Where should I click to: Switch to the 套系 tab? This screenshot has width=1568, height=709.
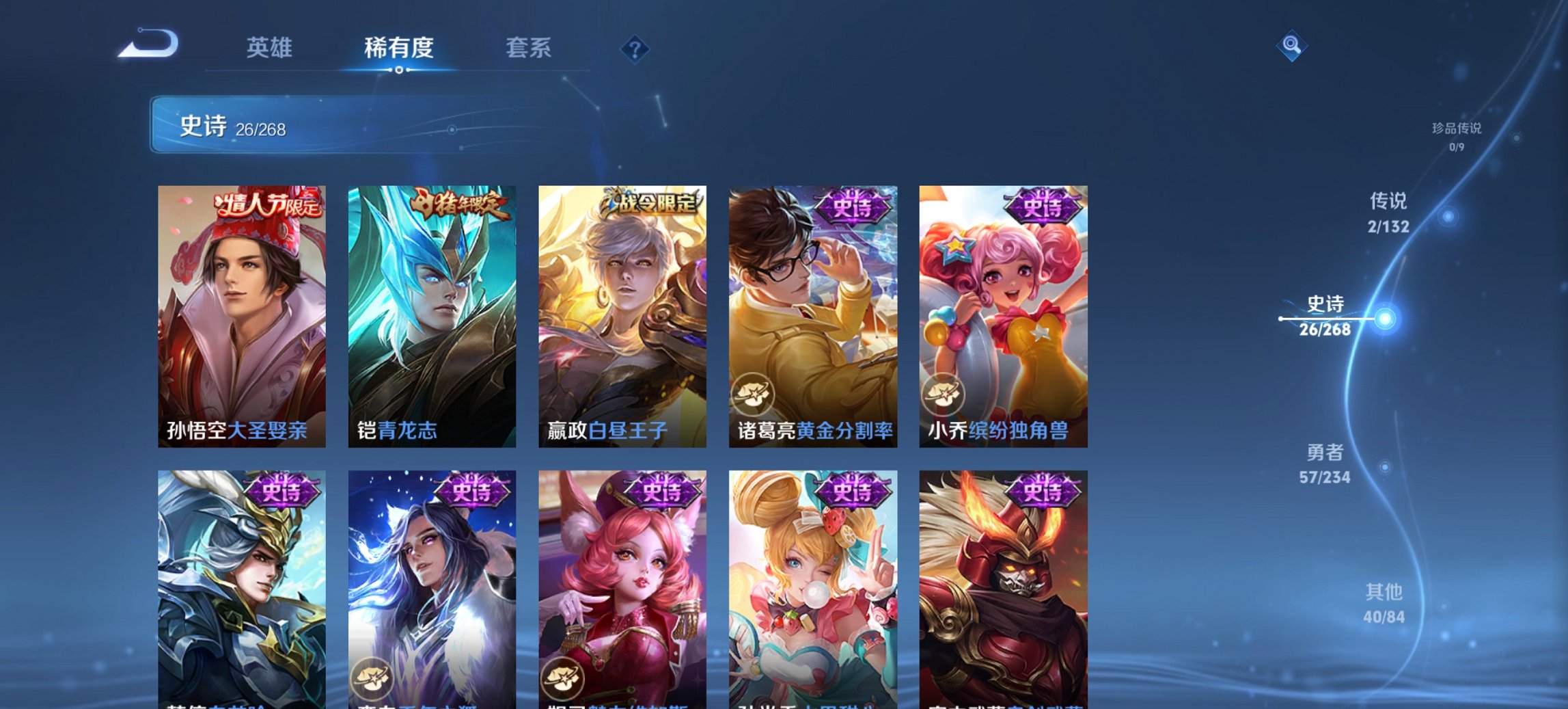(x=529, y=48)
